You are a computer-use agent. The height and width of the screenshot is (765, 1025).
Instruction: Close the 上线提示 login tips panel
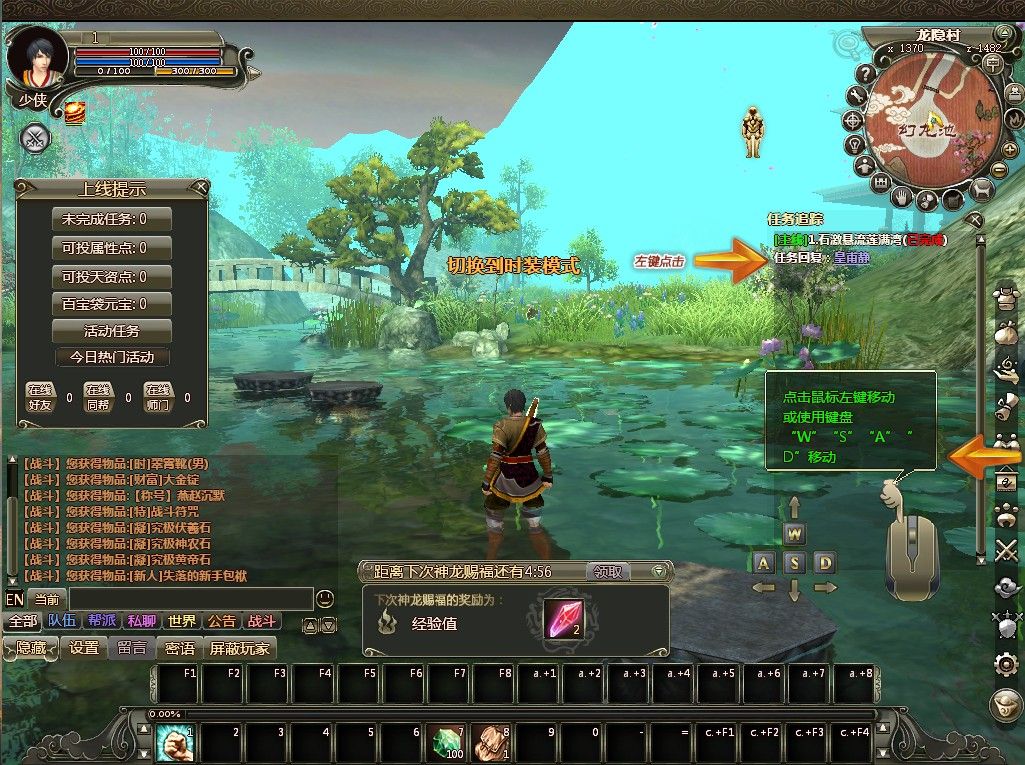[202, 186]
